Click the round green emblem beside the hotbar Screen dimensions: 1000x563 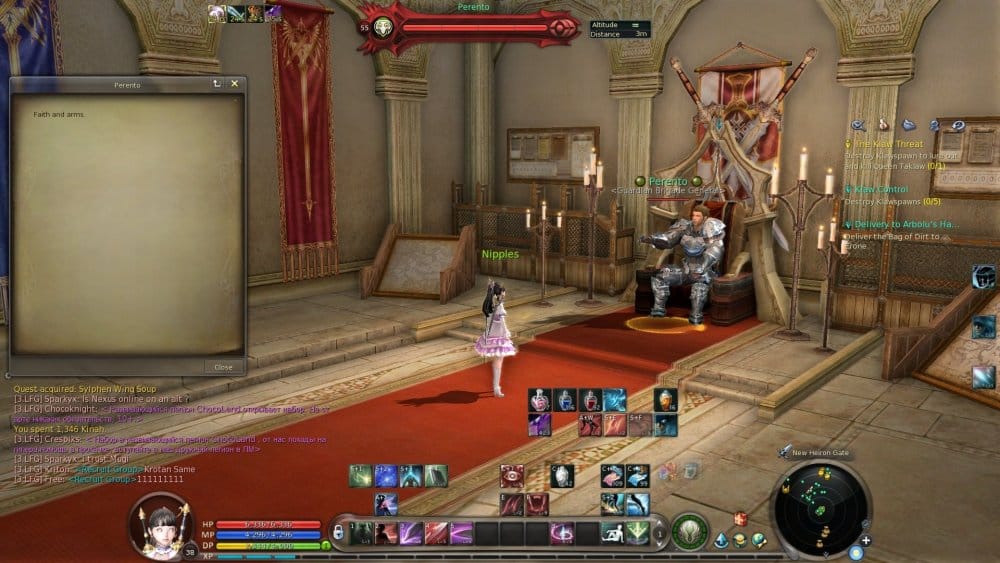coord(689,531)
